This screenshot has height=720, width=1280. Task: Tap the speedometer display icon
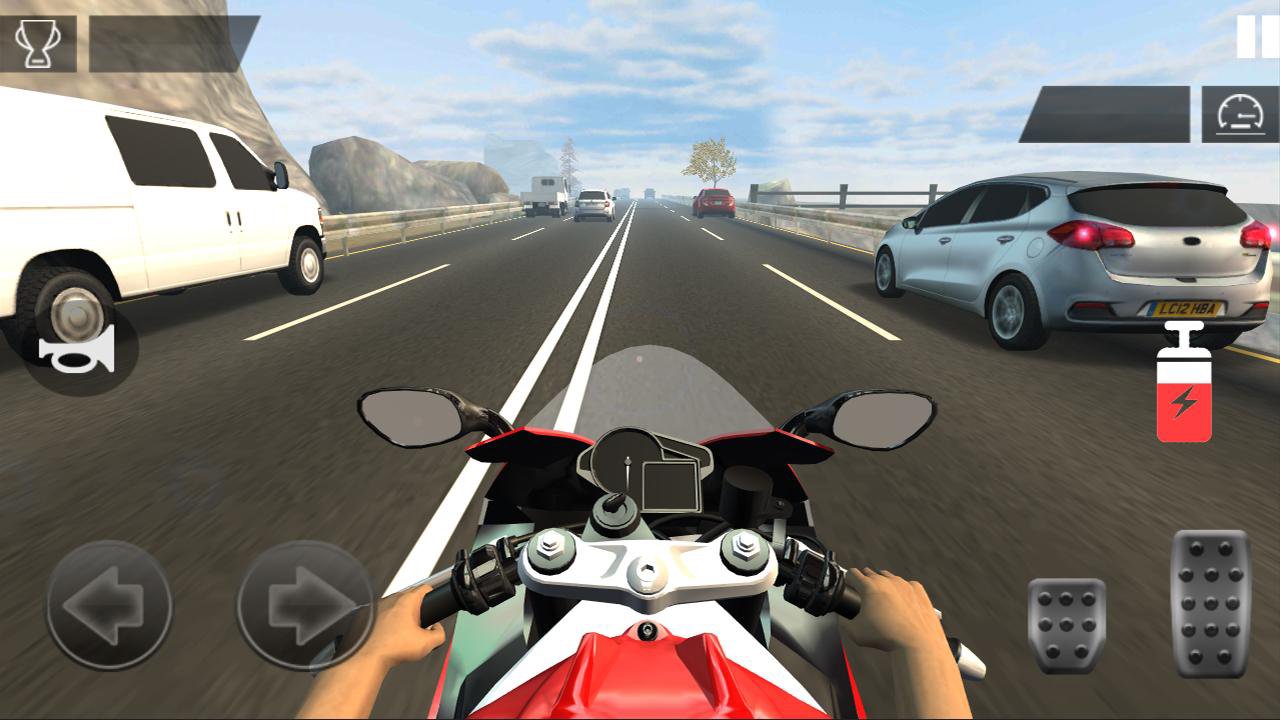click(1242, 115)
